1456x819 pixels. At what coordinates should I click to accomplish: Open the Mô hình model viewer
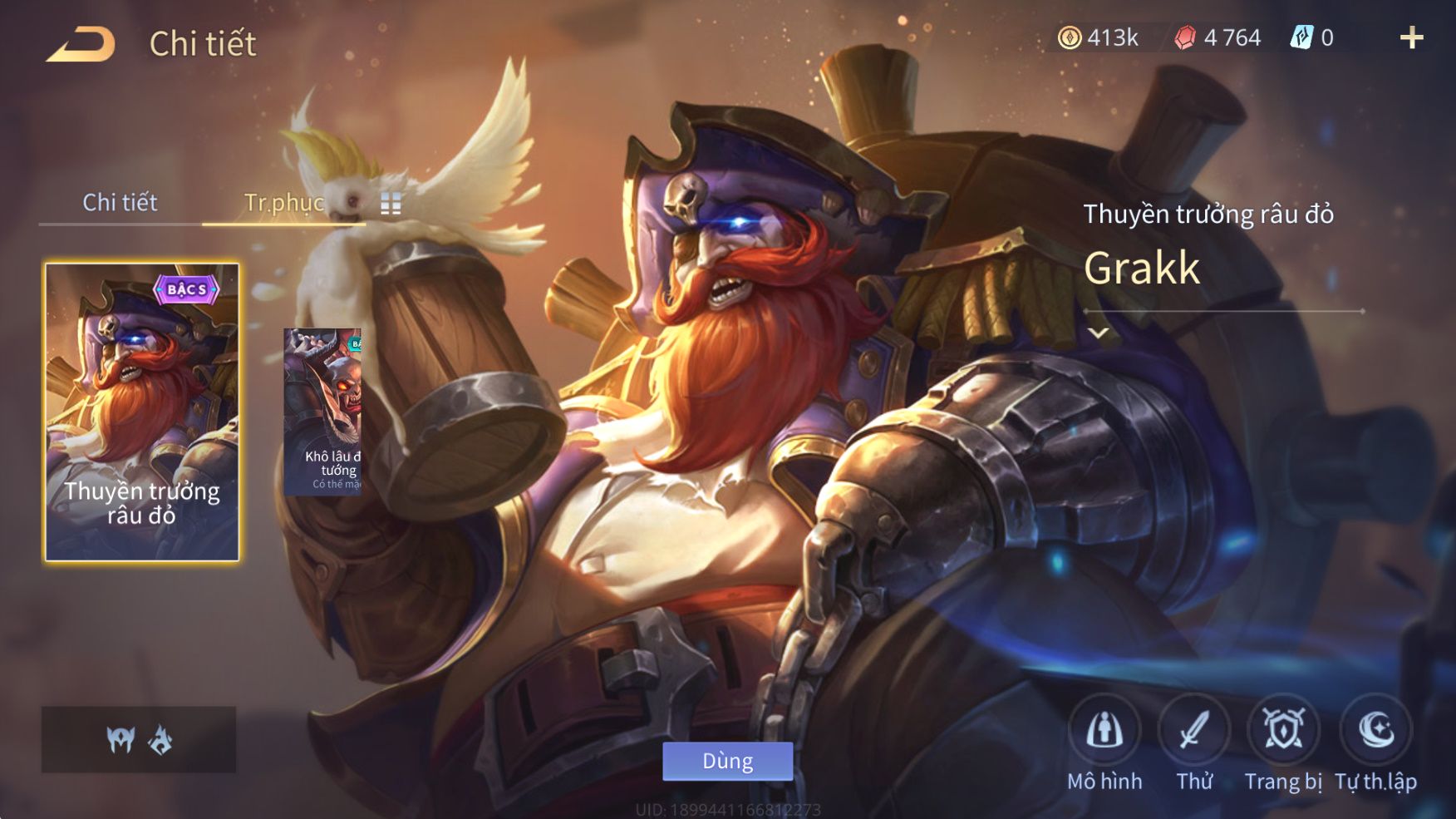pos(1104,731)
